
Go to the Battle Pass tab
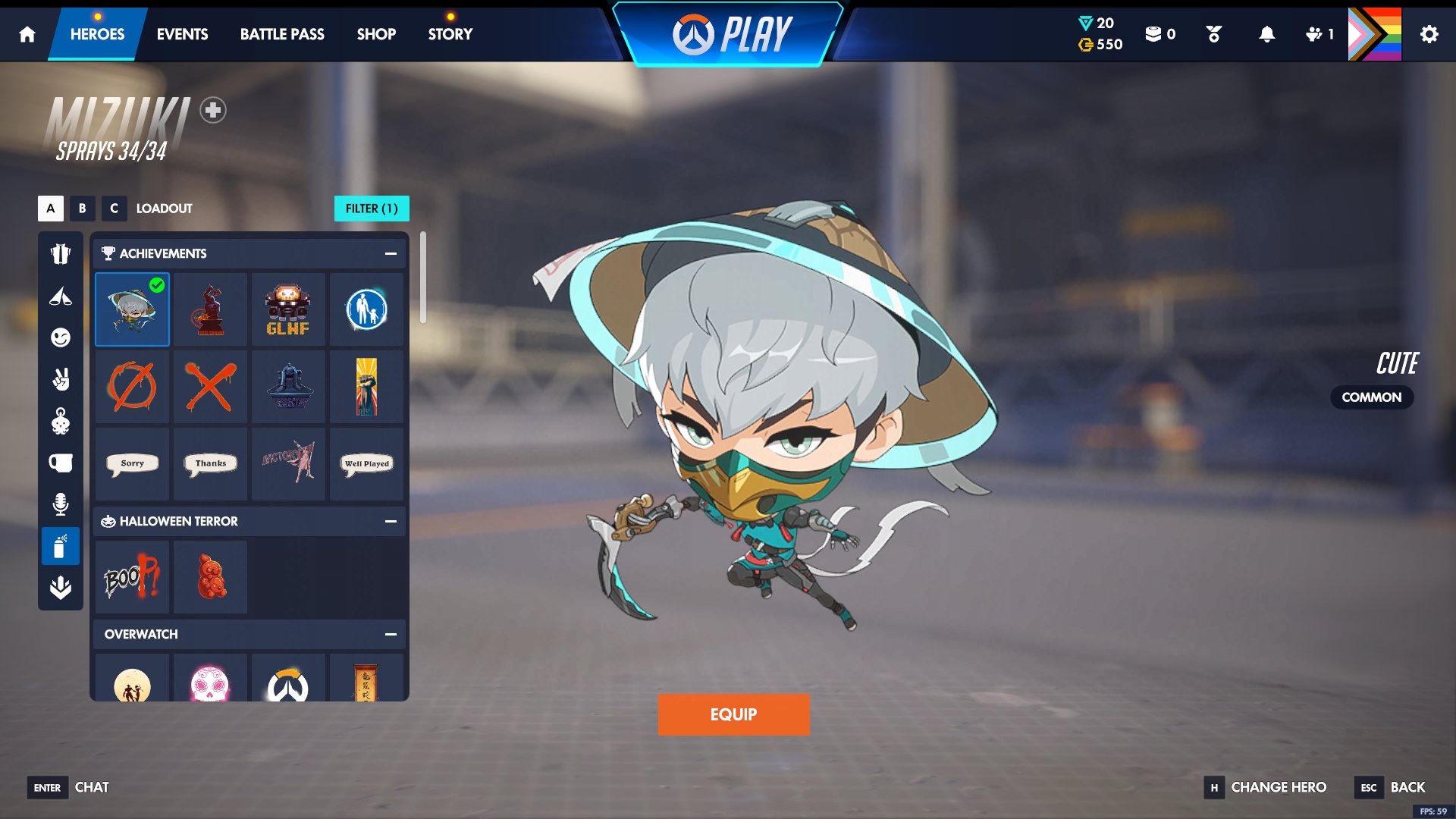[x=282, y=34]
